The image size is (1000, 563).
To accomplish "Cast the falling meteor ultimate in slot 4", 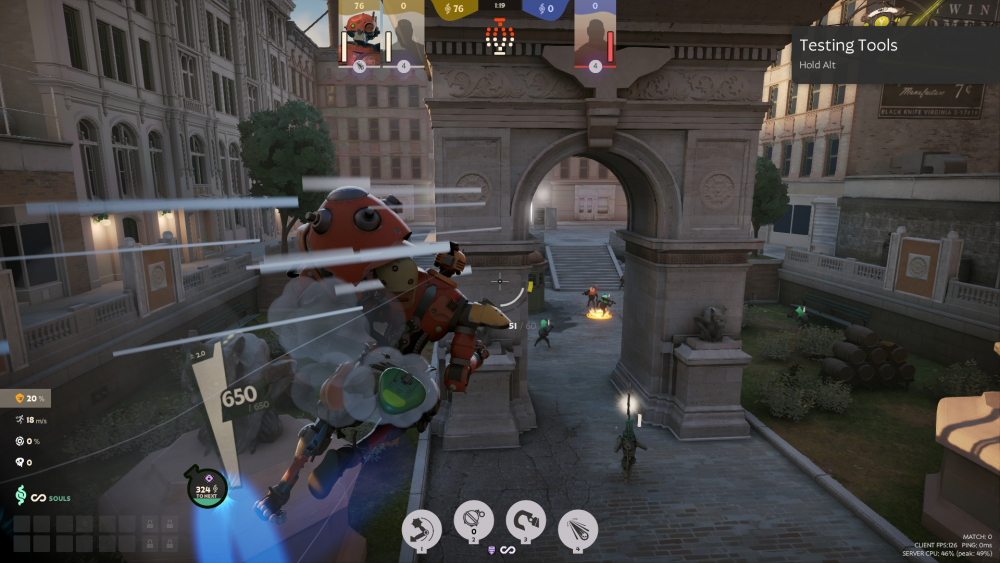I will (x=578, y=528).
